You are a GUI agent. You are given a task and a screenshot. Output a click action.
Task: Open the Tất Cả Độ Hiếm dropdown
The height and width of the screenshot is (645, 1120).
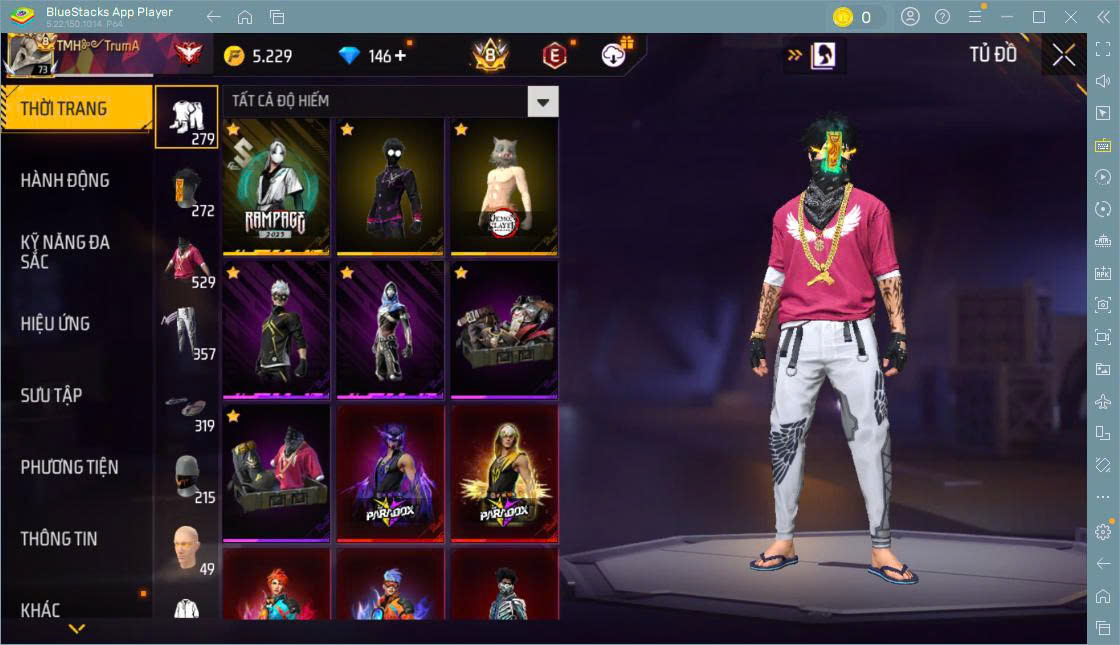pos(542,101)
